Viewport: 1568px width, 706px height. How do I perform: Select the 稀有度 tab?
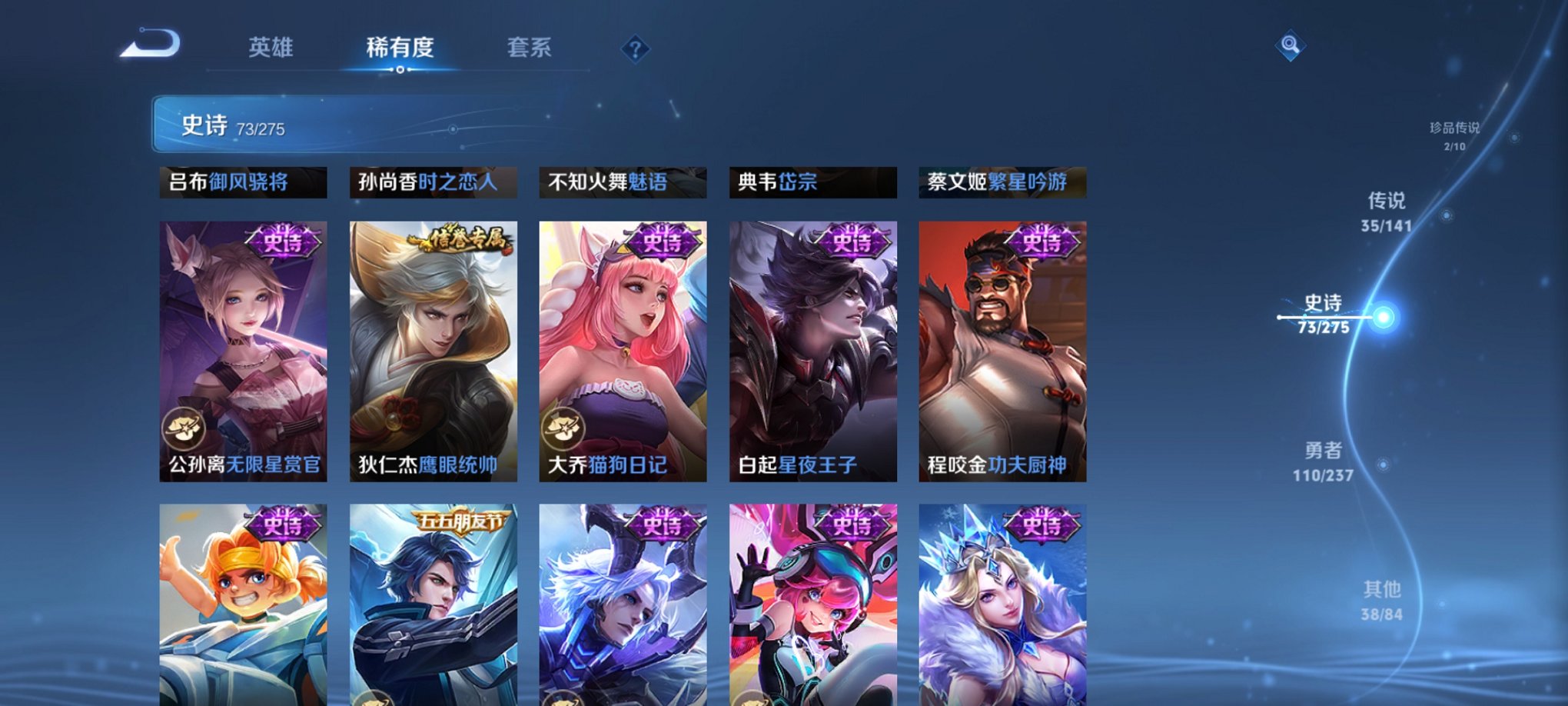pos(398,47)
